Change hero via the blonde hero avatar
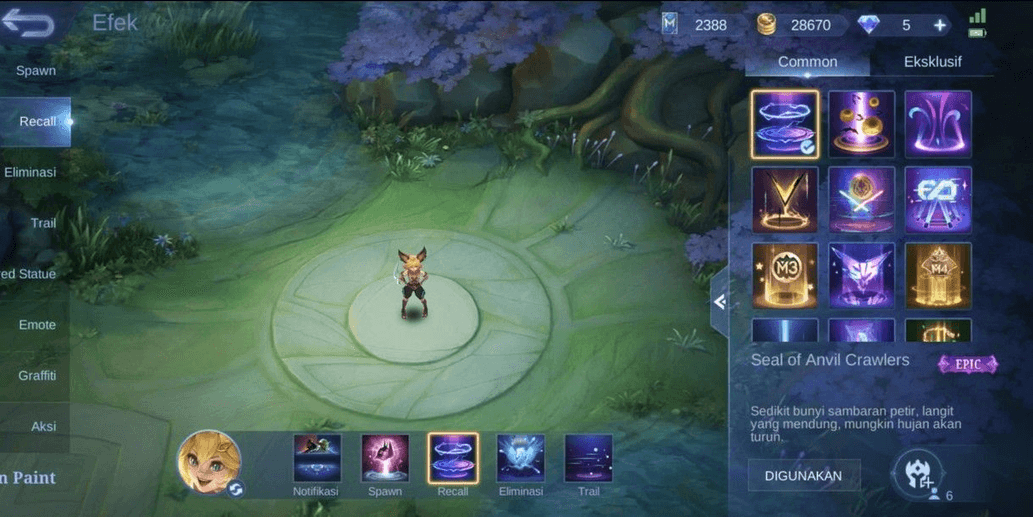Image resolution: width=1033 pixels, height=517 pixels. pyautogui.click(x=209, y=463)
